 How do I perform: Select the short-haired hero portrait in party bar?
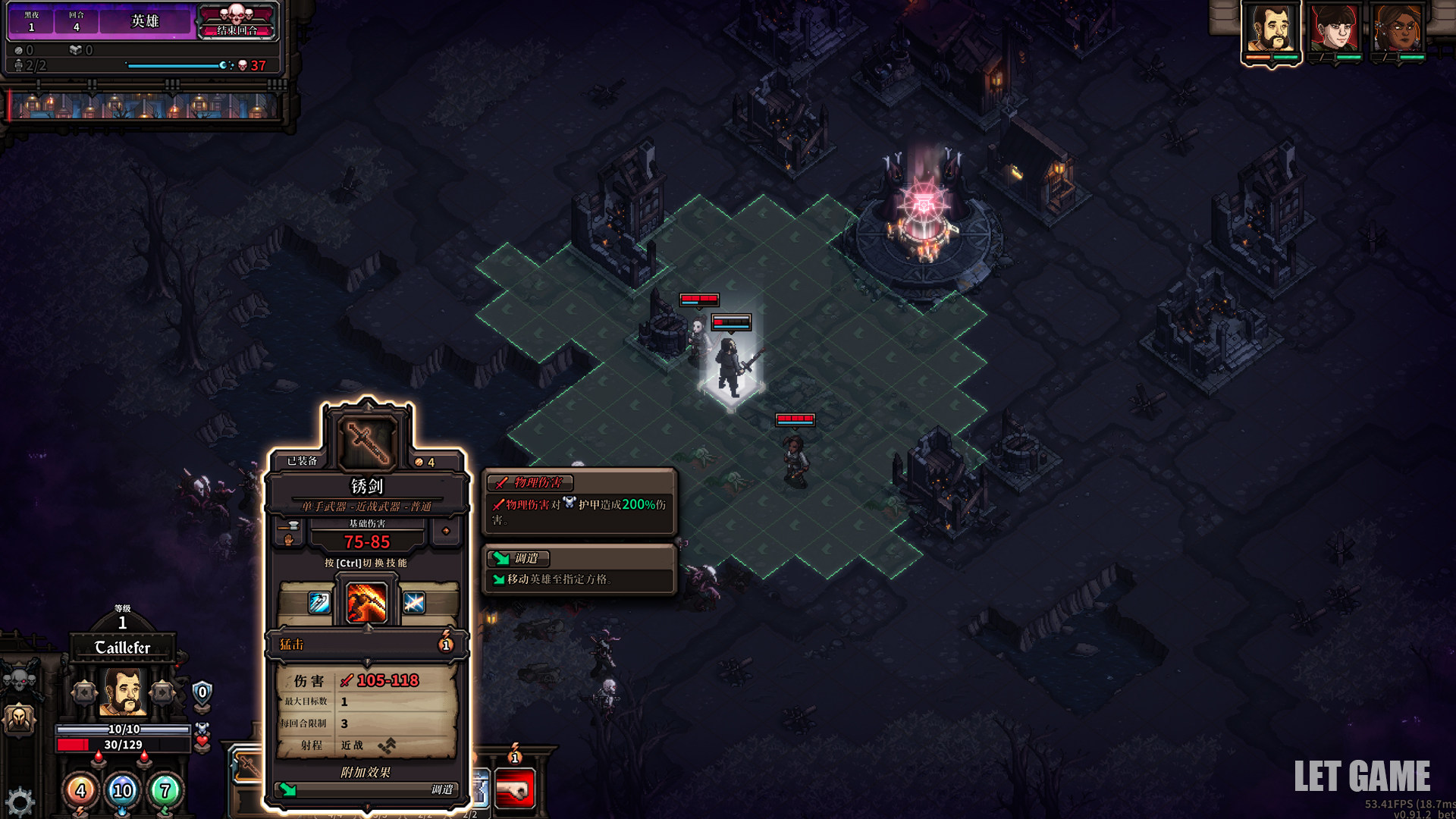[x=1335, y=30]
